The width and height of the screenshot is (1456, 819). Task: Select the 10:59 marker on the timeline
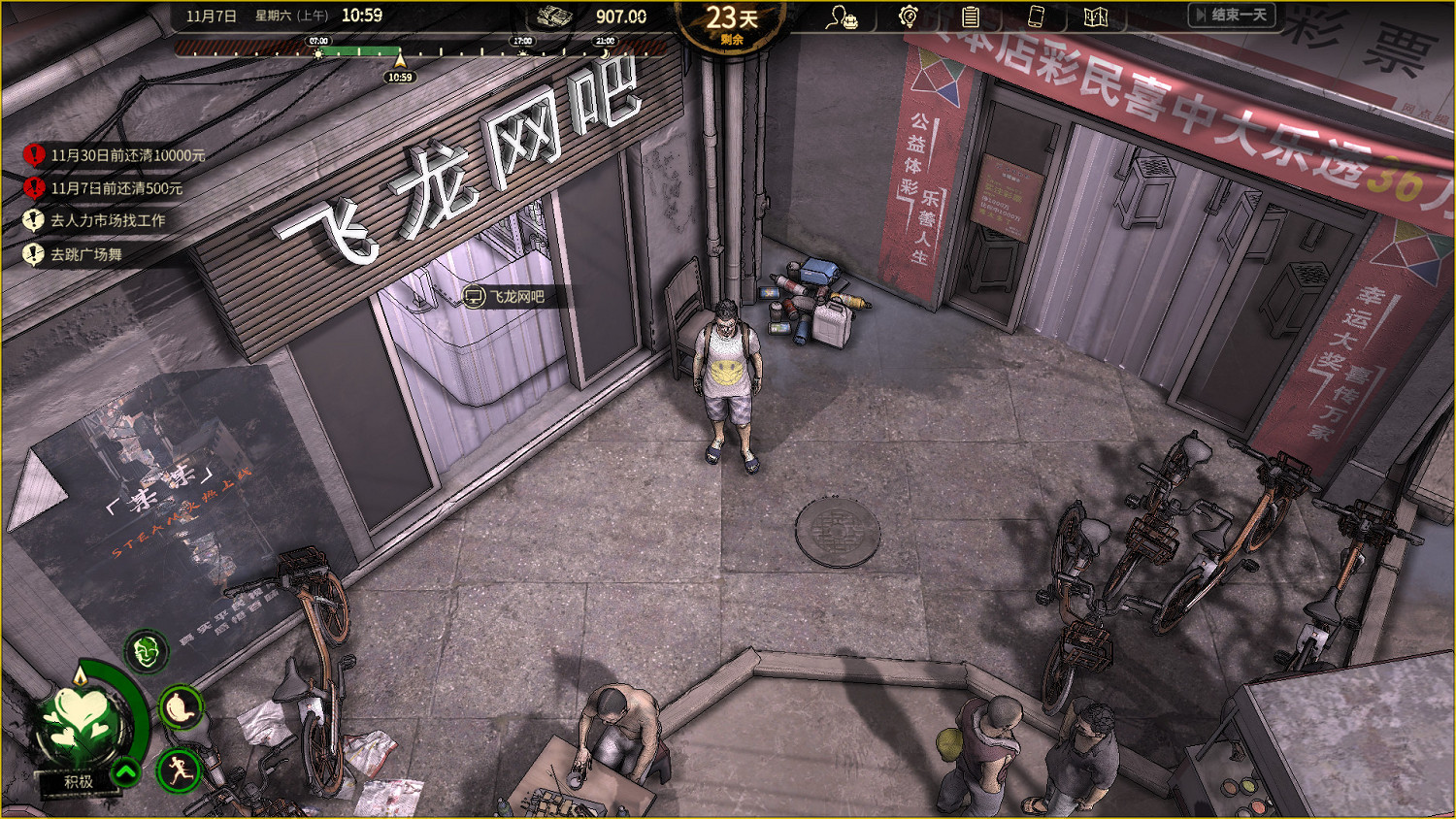coord(399,74)
